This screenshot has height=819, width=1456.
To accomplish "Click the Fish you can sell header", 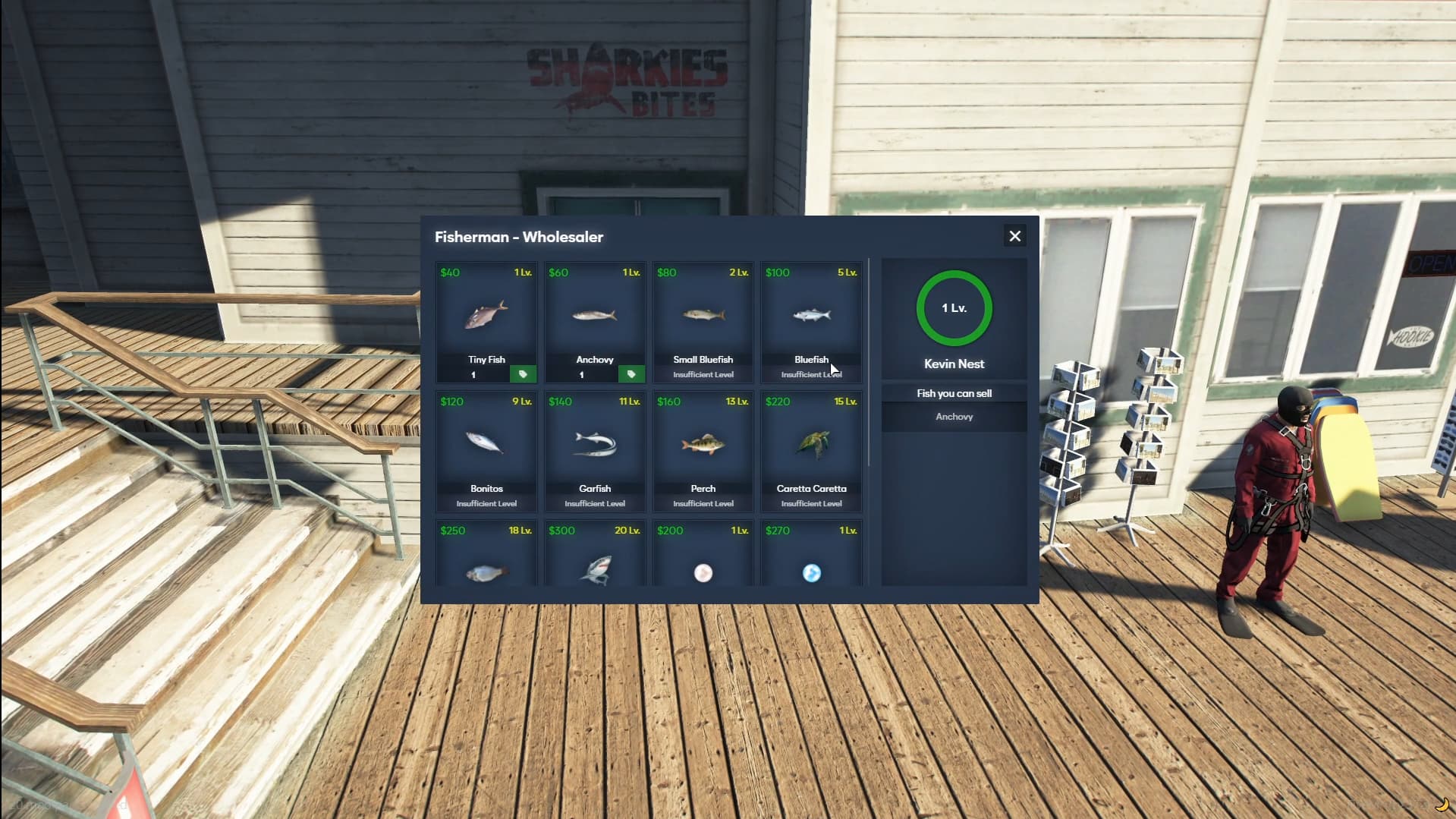I will [x=954, y=392].
